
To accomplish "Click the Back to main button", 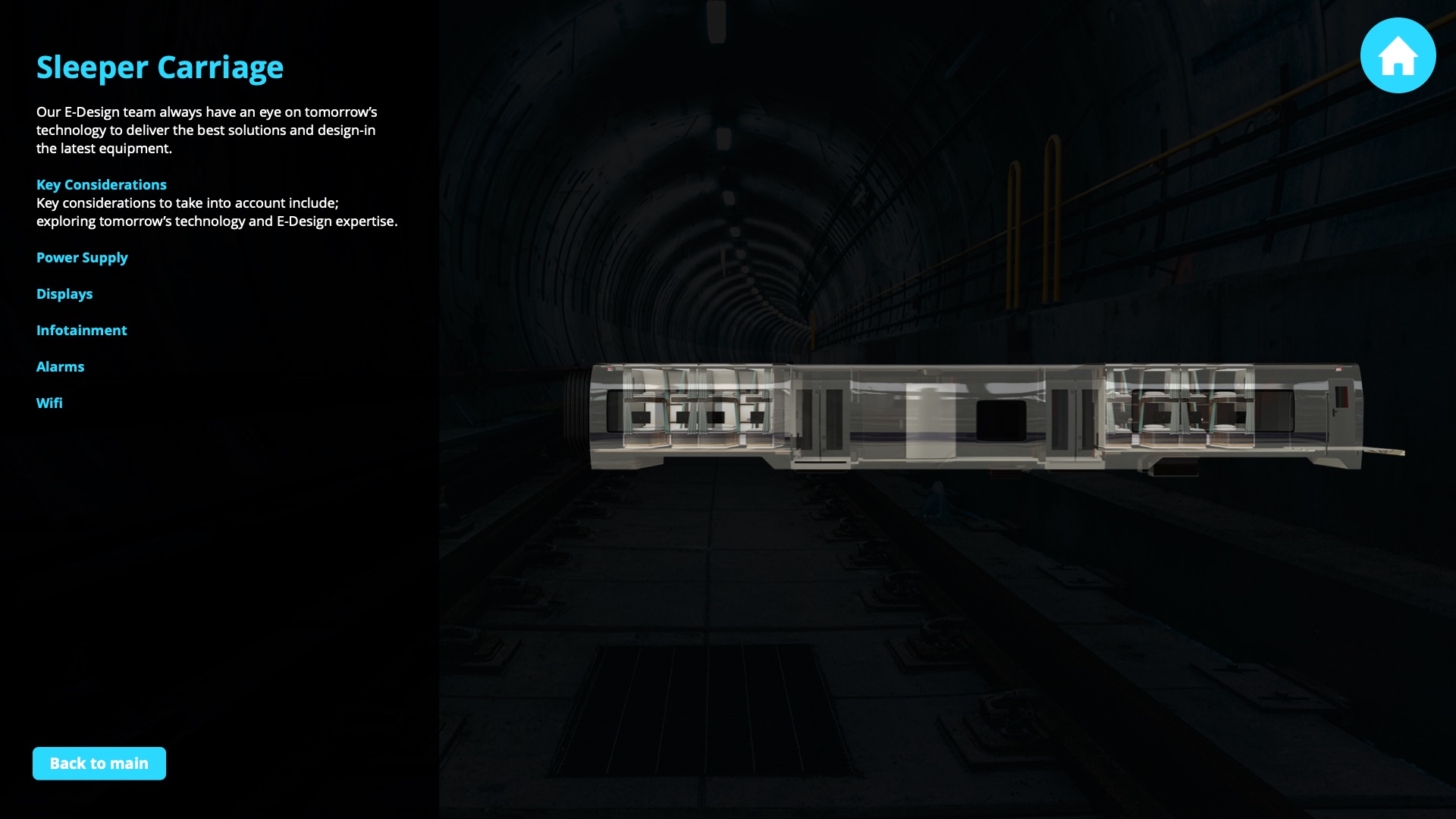I will [99, 764].
